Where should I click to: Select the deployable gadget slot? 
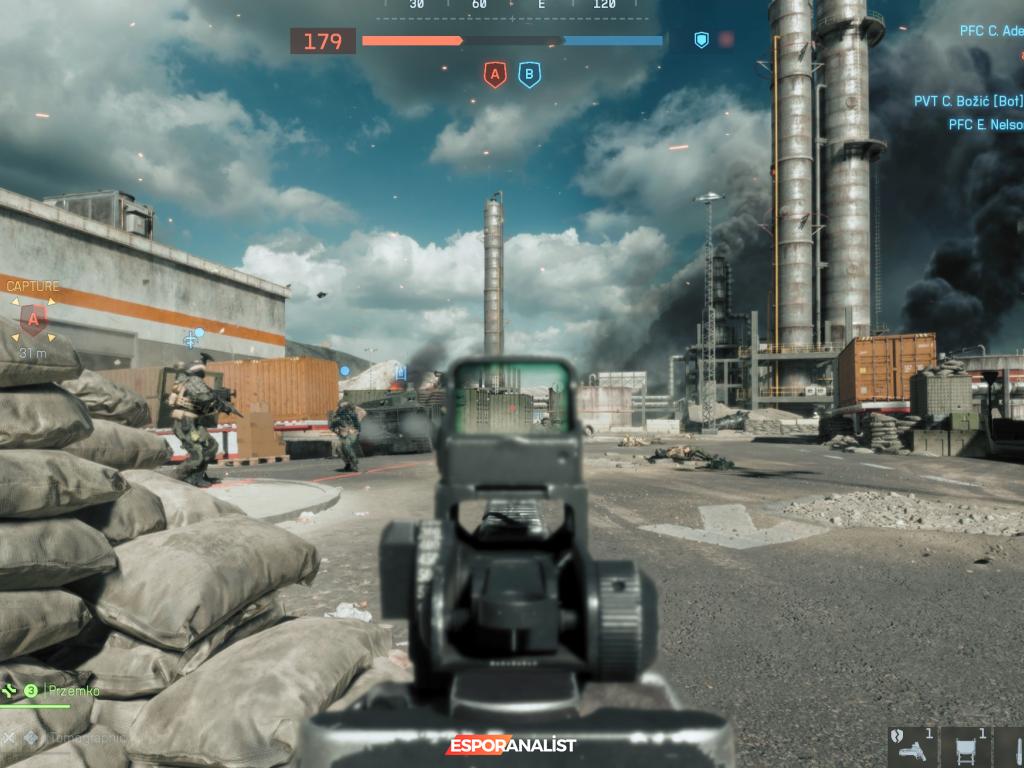tap(967, 747)
